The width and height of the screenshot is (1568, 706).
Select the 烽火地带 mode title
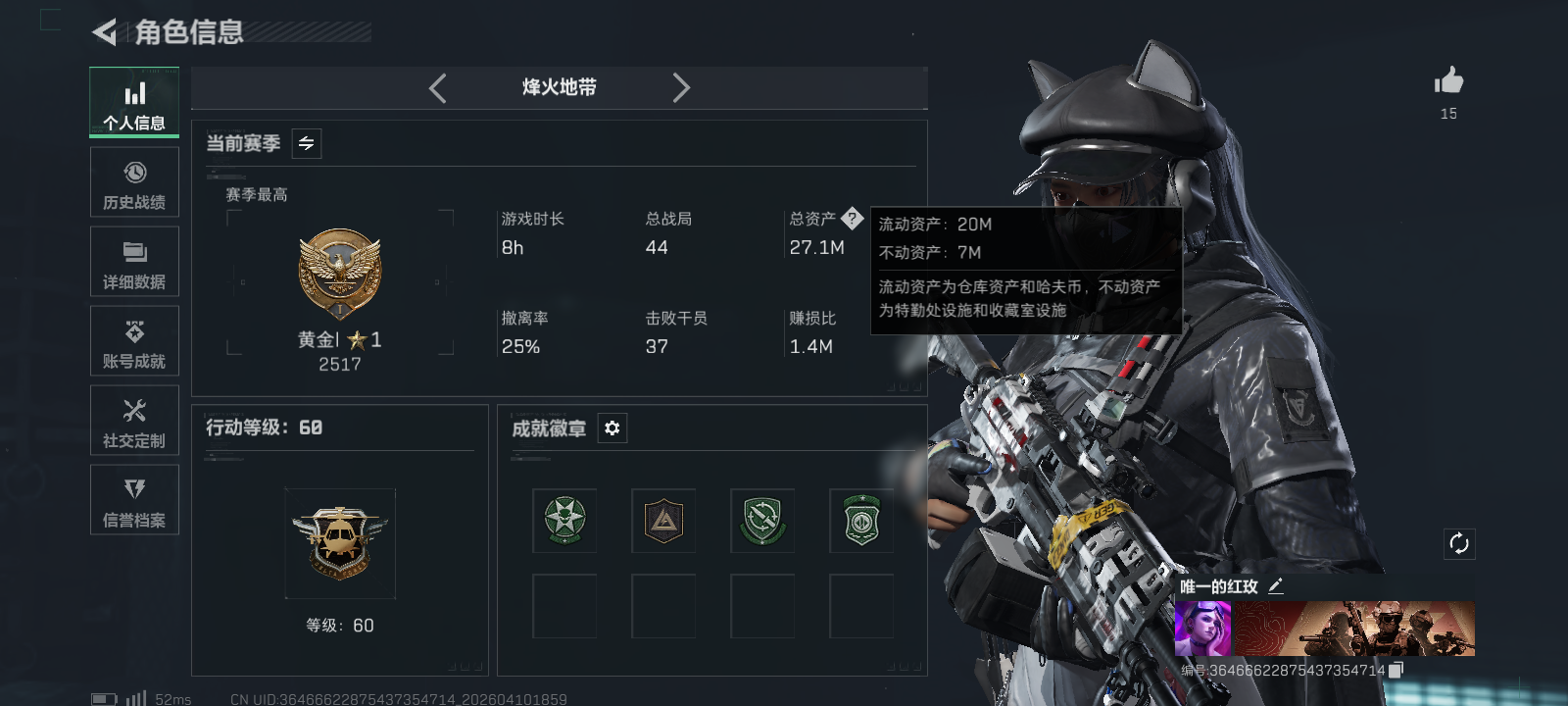pos(559,87)
